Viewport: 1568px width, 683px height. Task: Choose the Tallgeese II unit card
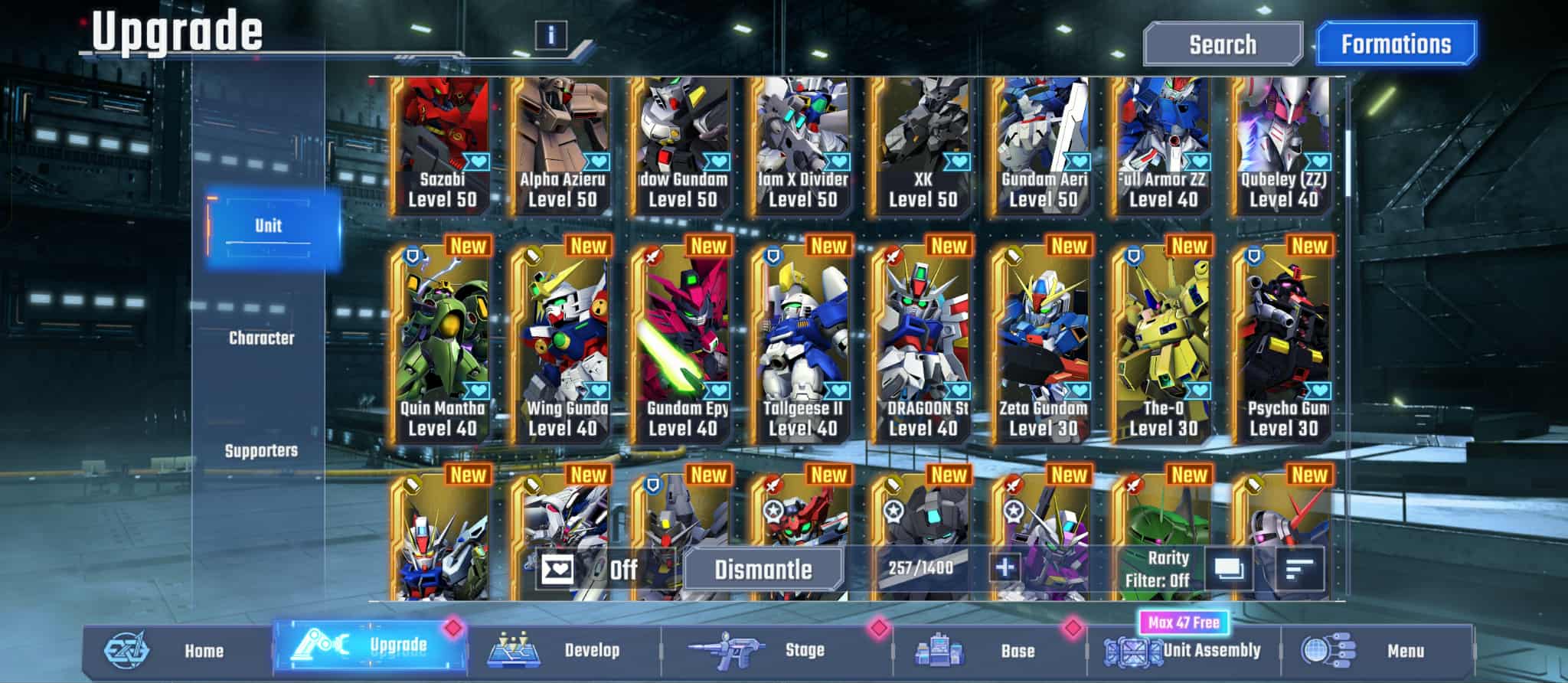802,345
